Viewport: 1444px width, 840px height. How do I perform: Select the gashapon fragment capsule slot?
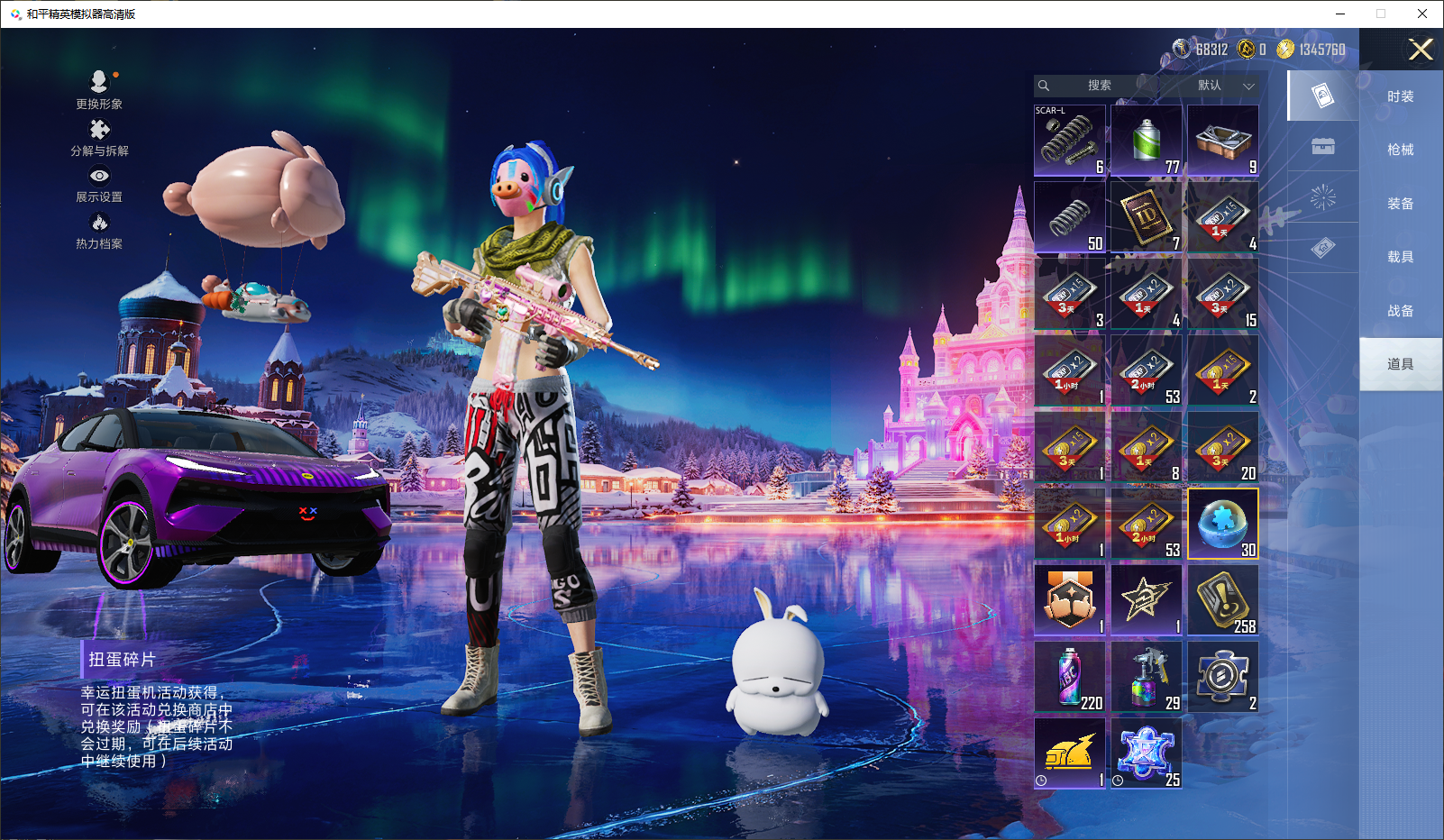click(x=1223, y=524)
